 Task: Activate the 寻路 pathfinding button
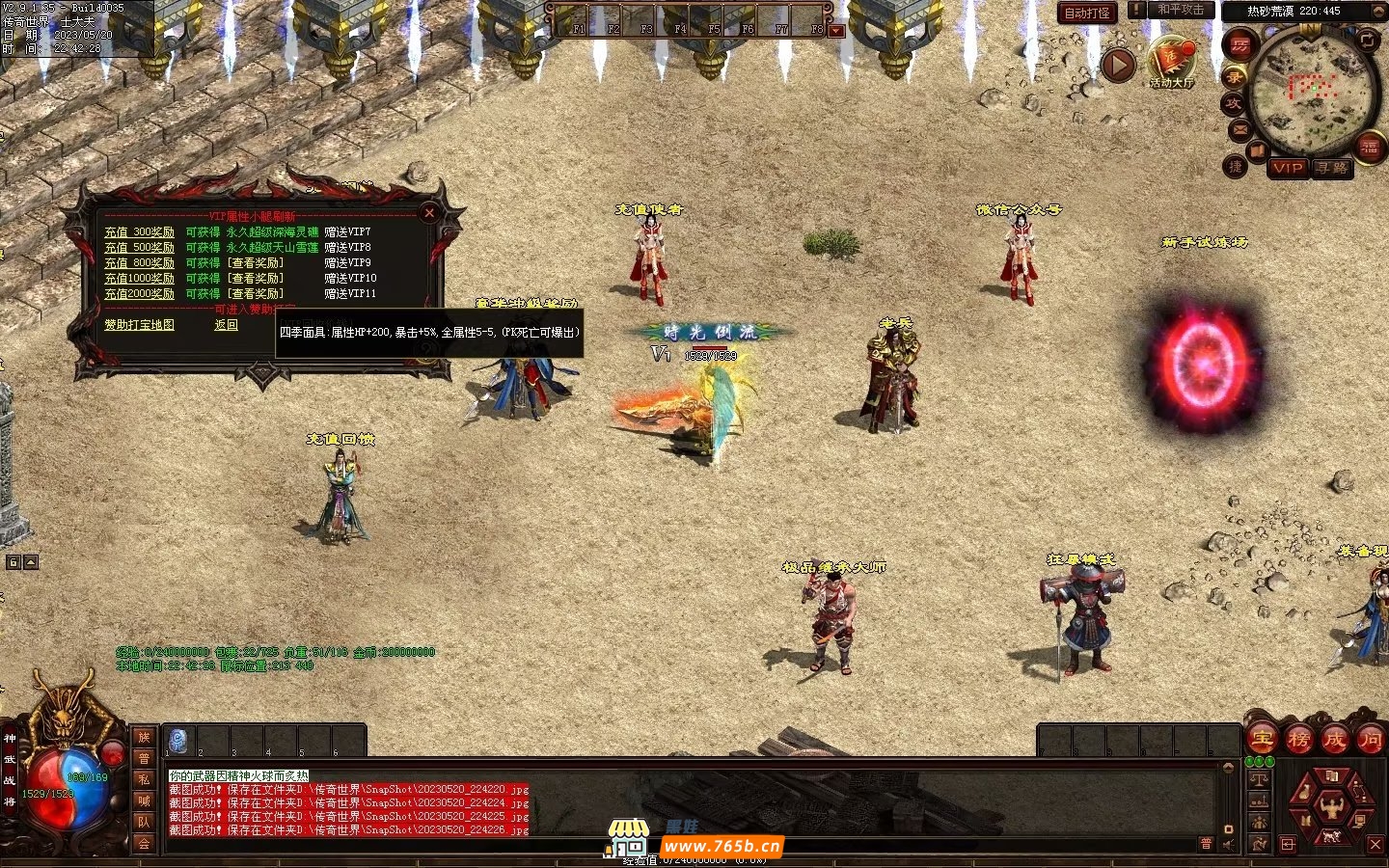pyautogui.click(x=1332, y=168)
